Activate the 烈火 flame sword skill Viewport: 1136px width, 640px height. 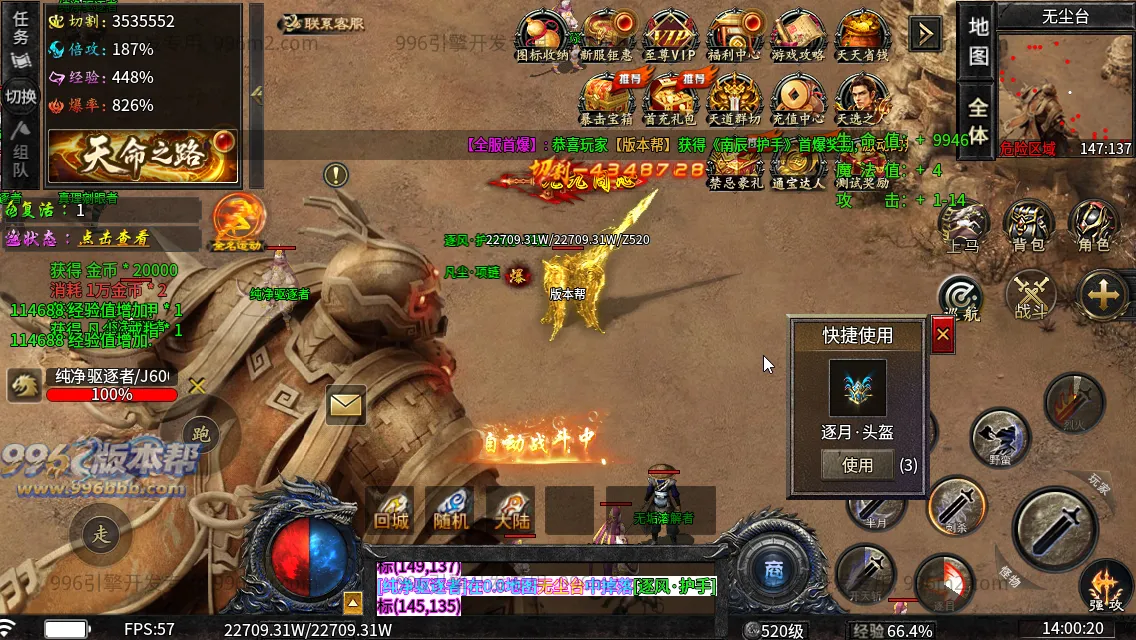pyautogui.click(x=1074, y=402)
